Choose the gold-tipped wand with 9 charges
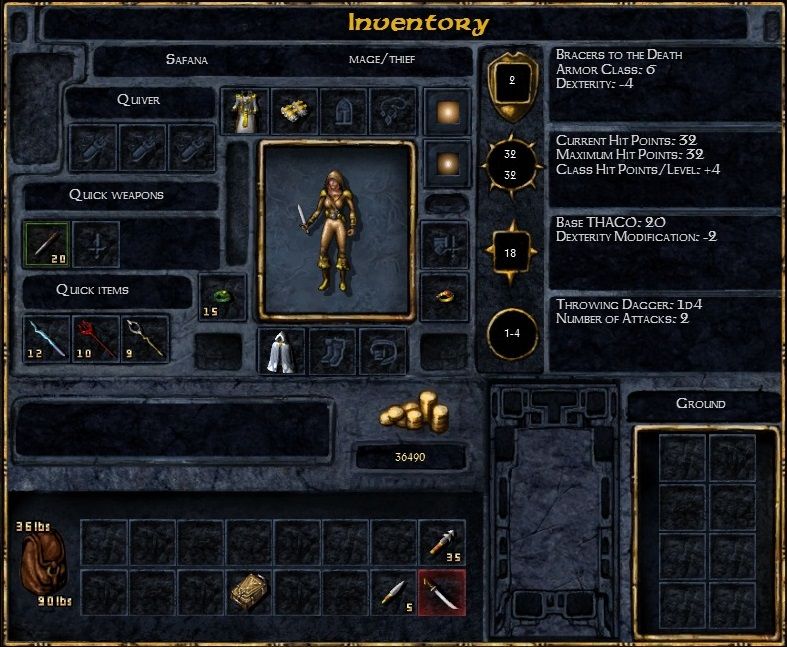The height and width of the screenshot is (647, 787). [144, 339]
